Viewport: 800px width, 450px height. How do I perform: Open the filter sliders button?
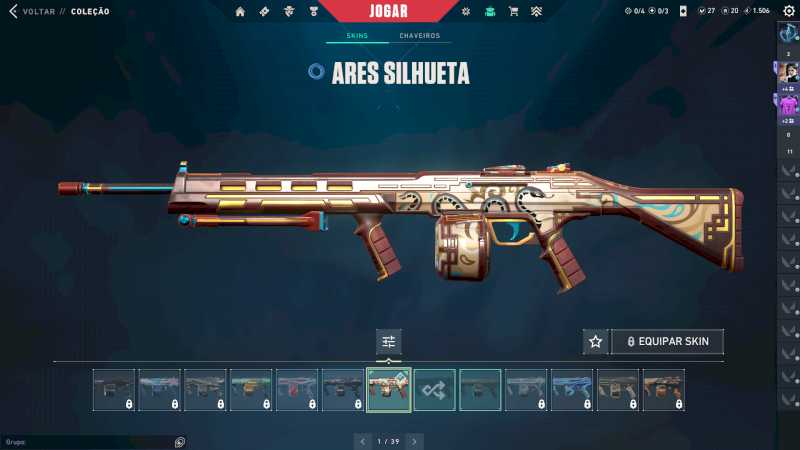click(x=388, y=342)
